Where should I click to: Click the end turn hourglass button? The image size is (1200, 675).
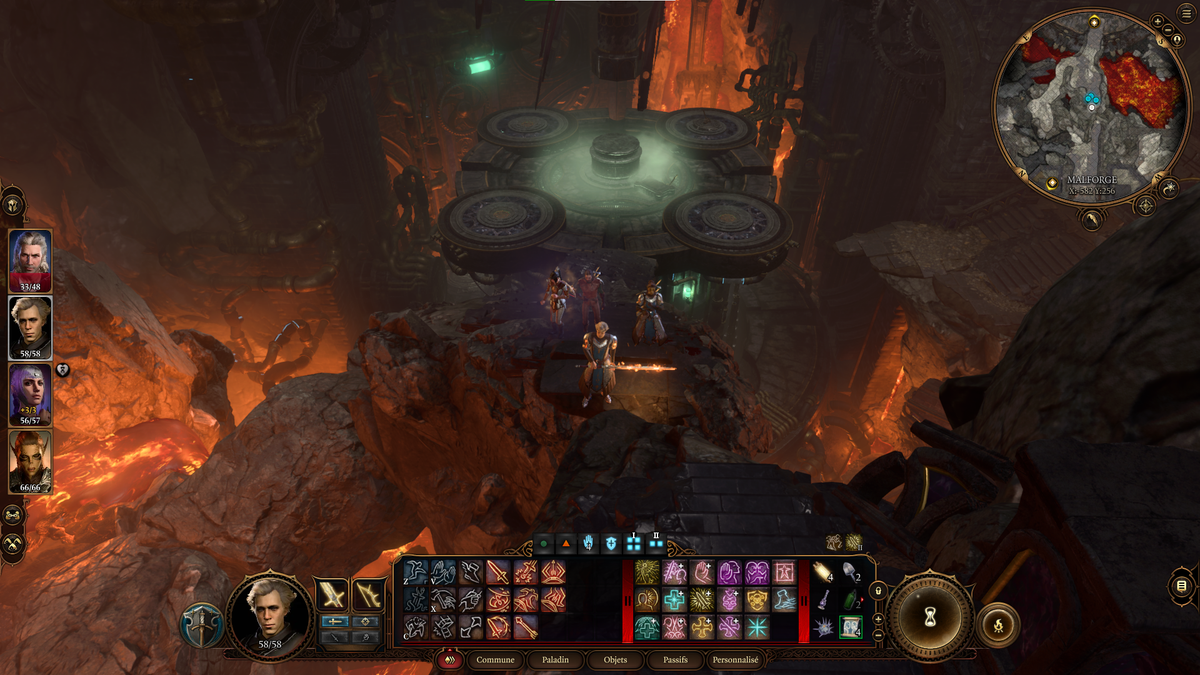[930, 617]
